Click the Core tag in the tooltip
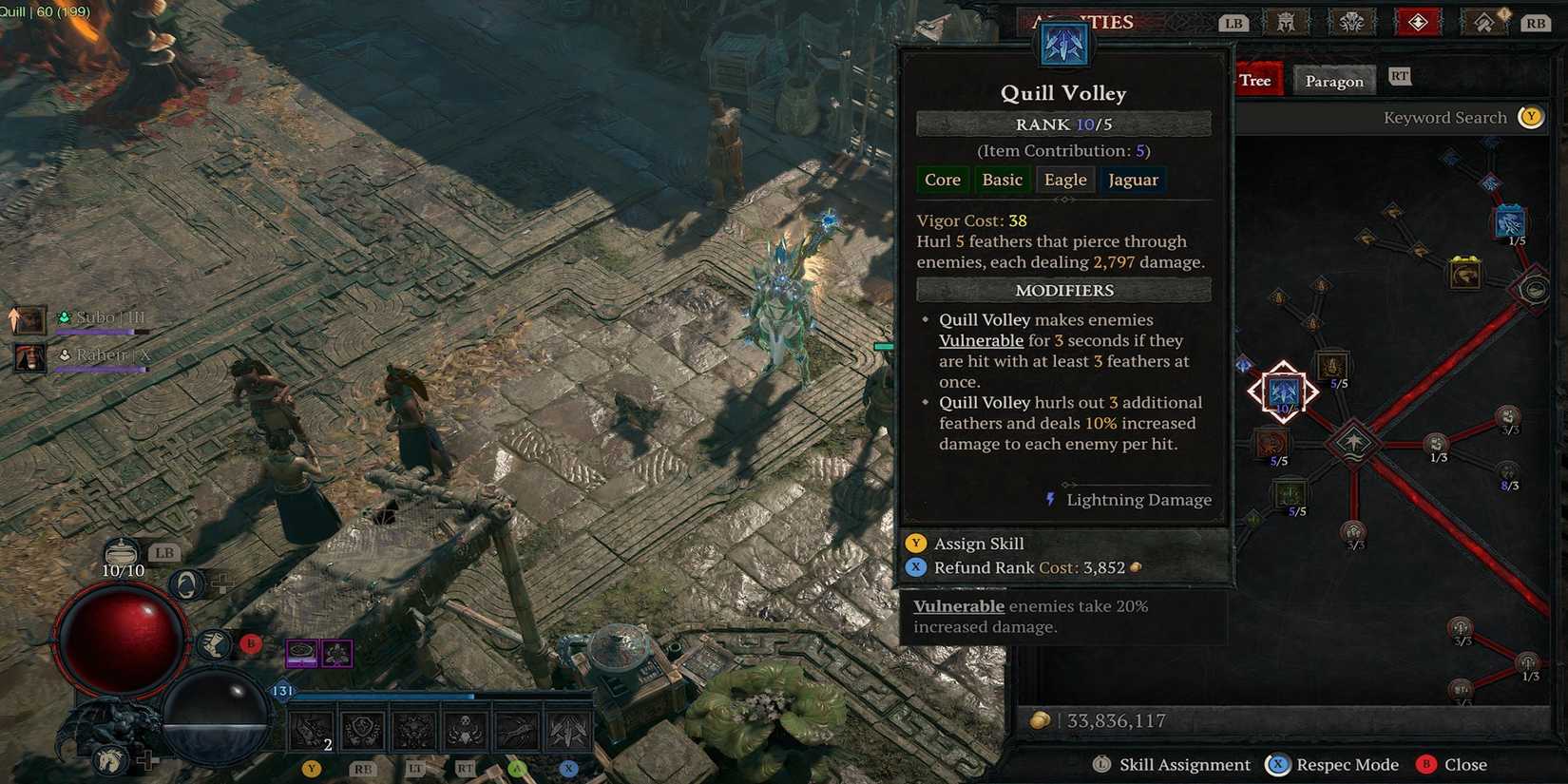Screen dimensions: 1568x784 coord(942,180)
